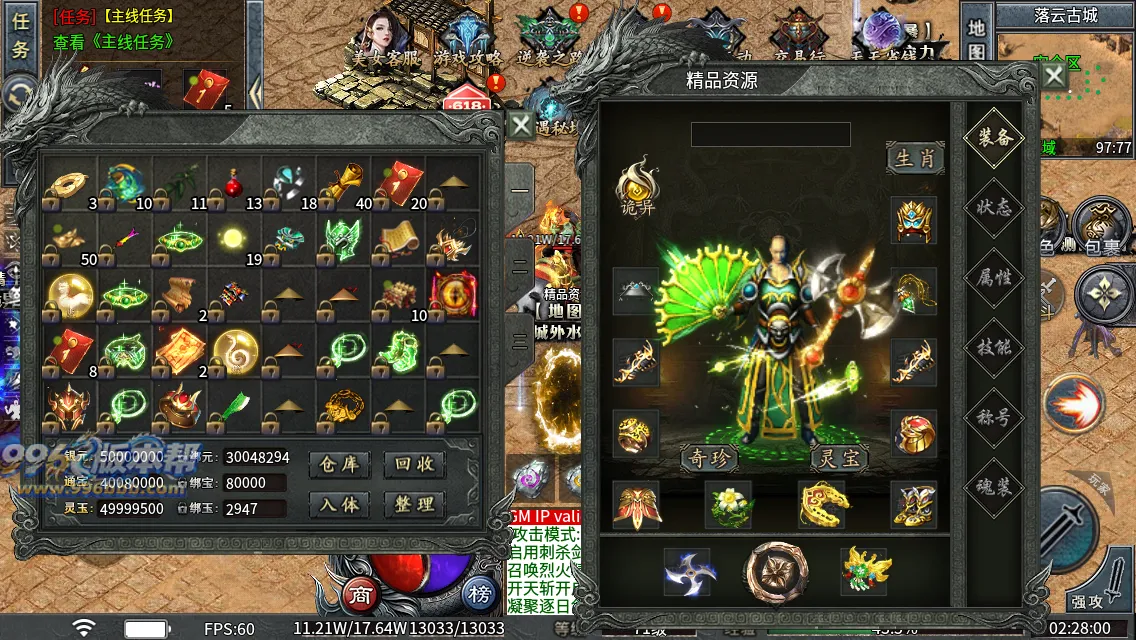The width and height of the screenshot is (1136, 640).
Task: Sort the bag with 整理
Action: (x=414, y=504)
